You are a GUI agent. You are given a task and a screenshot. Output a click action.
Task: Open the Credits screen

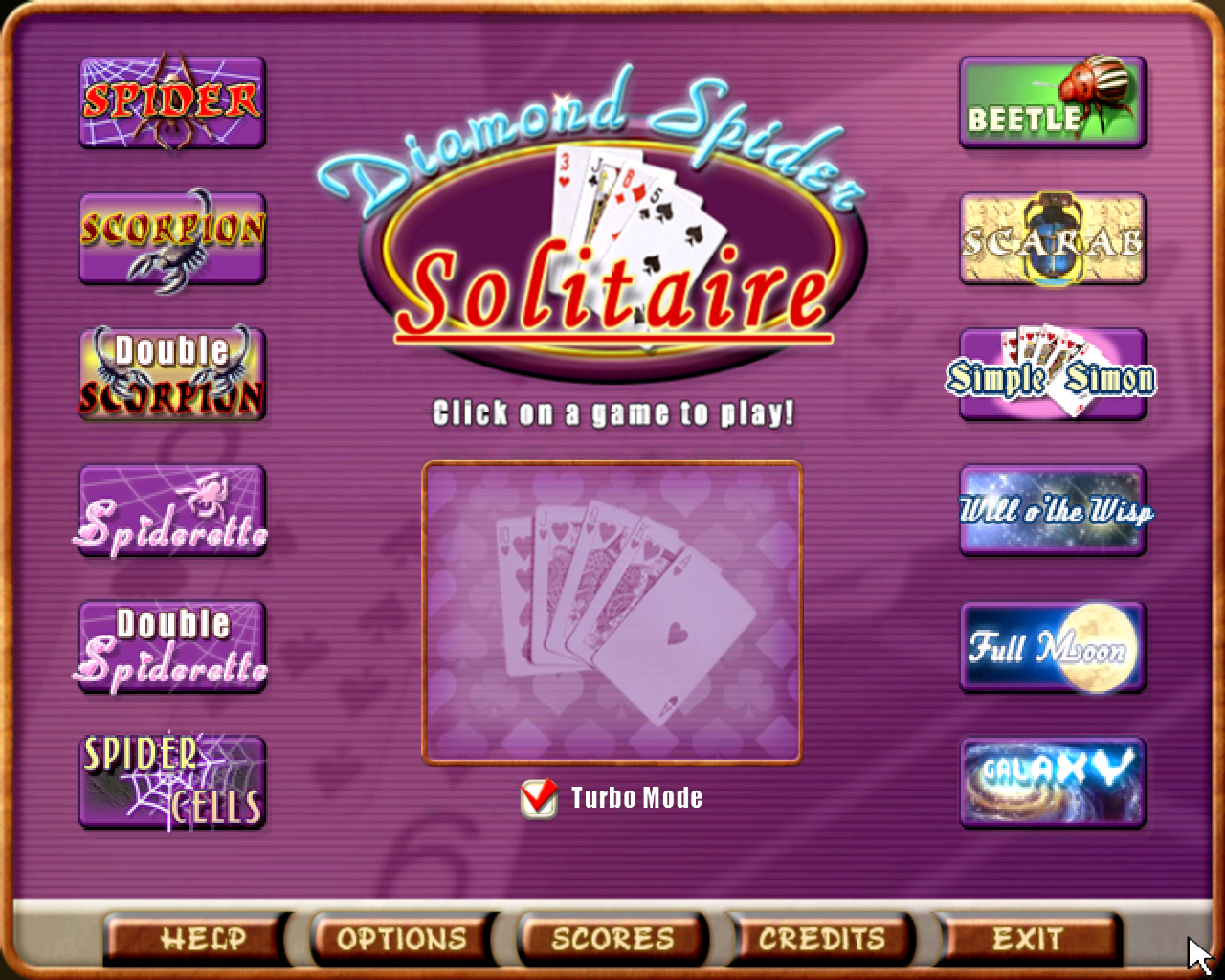point(820,939)
